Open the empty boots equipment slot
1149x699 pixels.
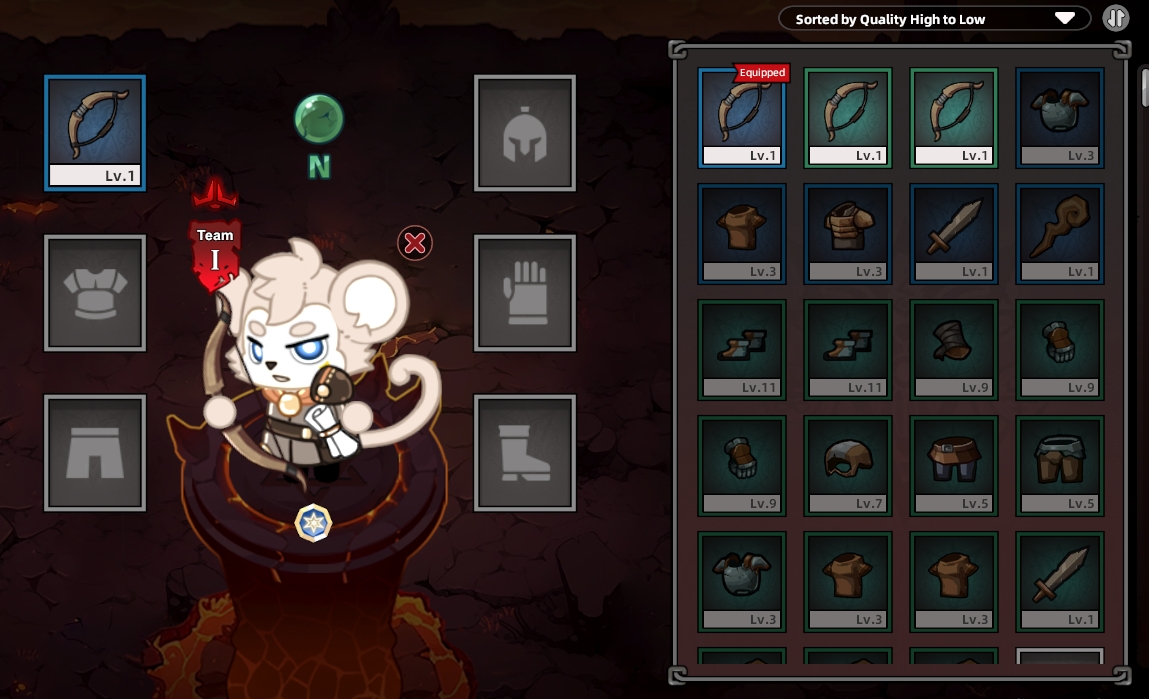(x=525, y=452)
